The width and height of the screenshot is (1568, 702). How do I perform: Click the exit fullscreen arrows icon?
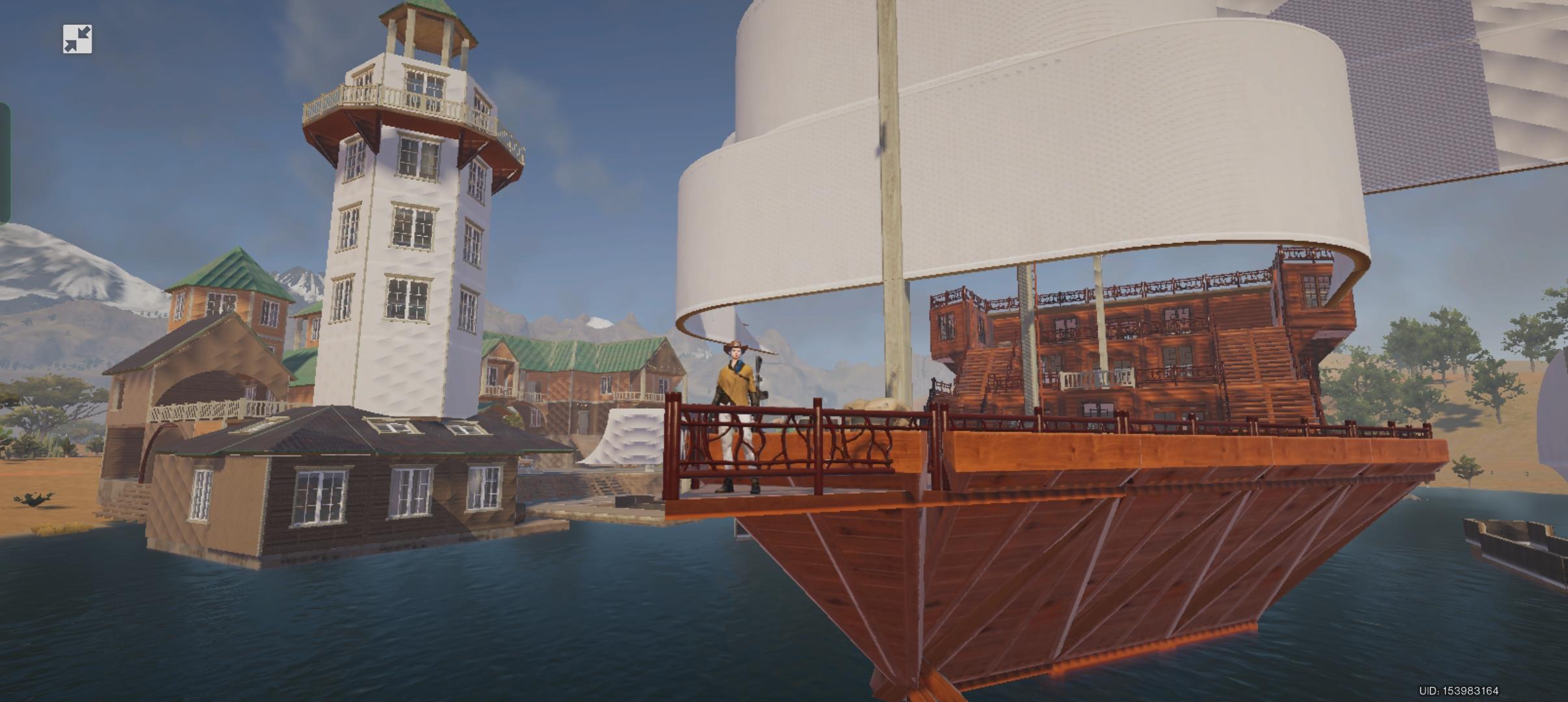[77, 40]
